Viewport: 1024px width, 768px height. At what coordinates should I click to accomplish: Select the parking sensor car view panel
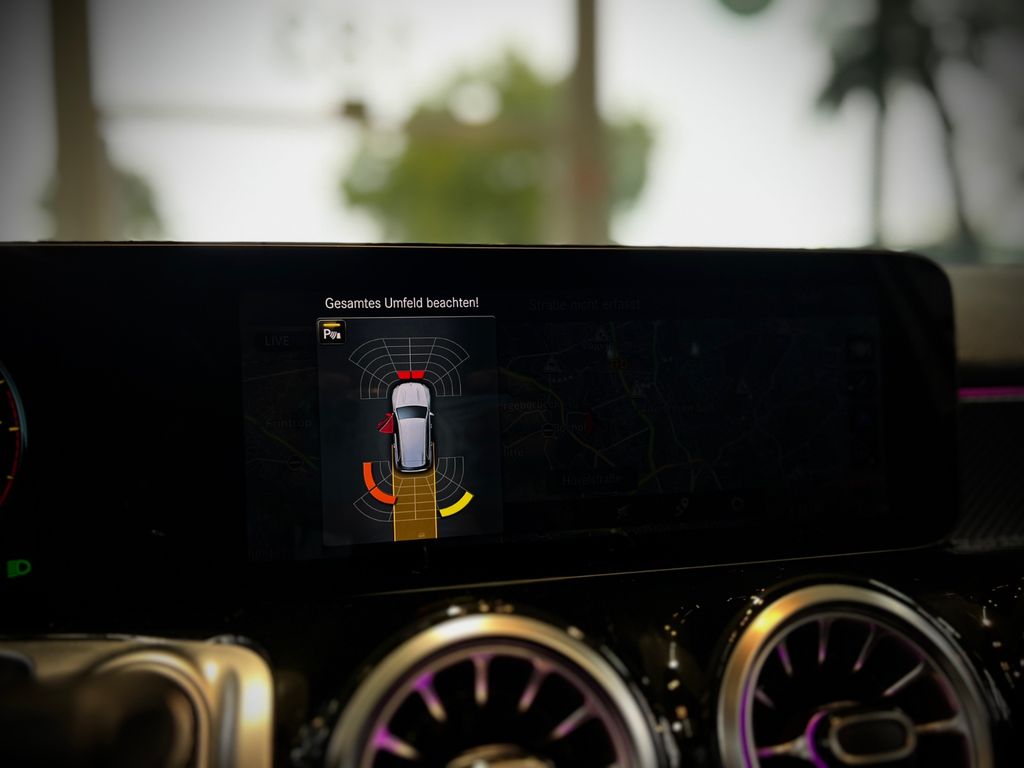pos(409,432)
